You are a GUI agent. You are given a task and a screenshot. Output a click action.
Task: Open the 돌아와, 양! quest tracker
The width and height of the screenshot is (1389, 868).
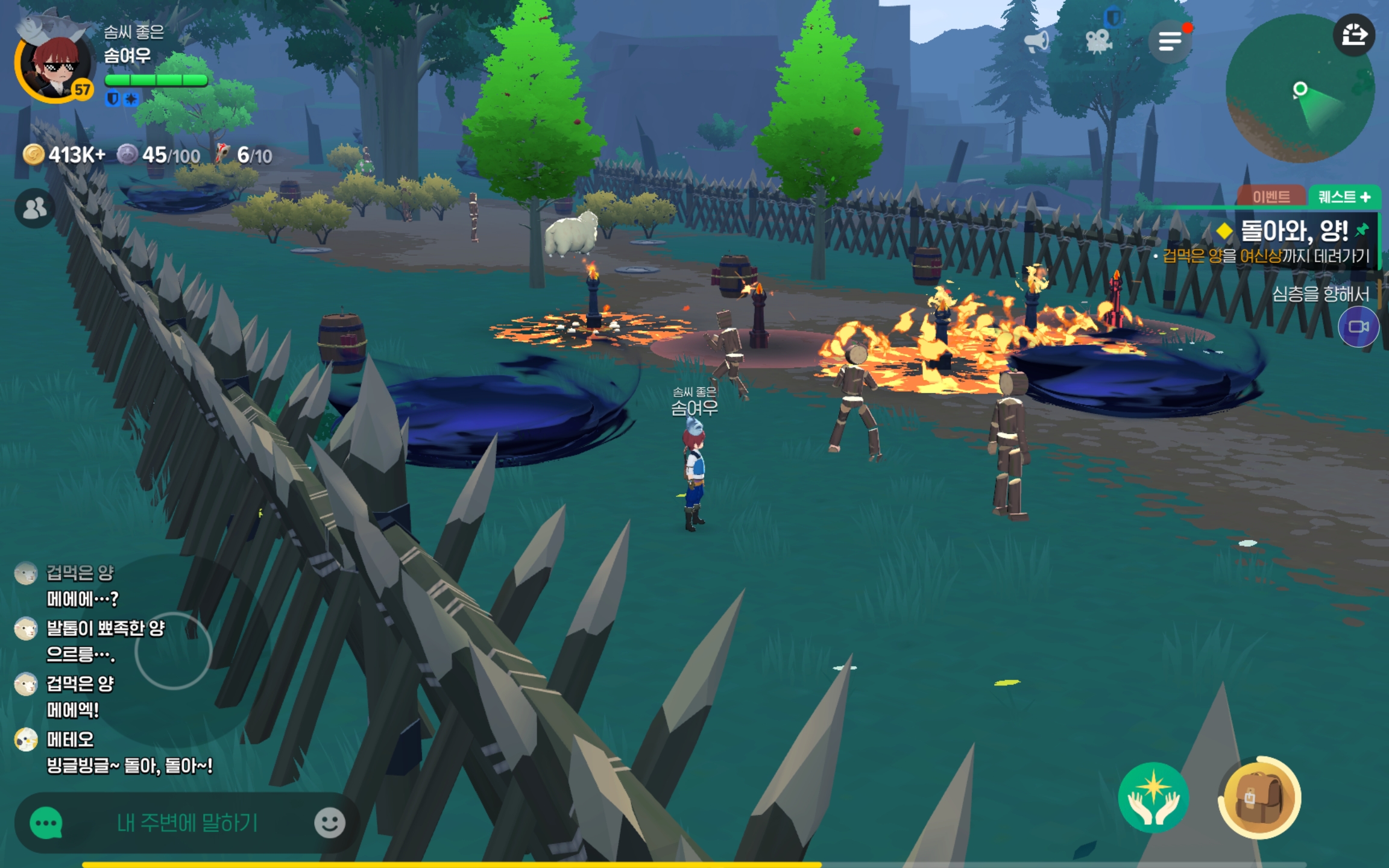(x=1293, y=231)
